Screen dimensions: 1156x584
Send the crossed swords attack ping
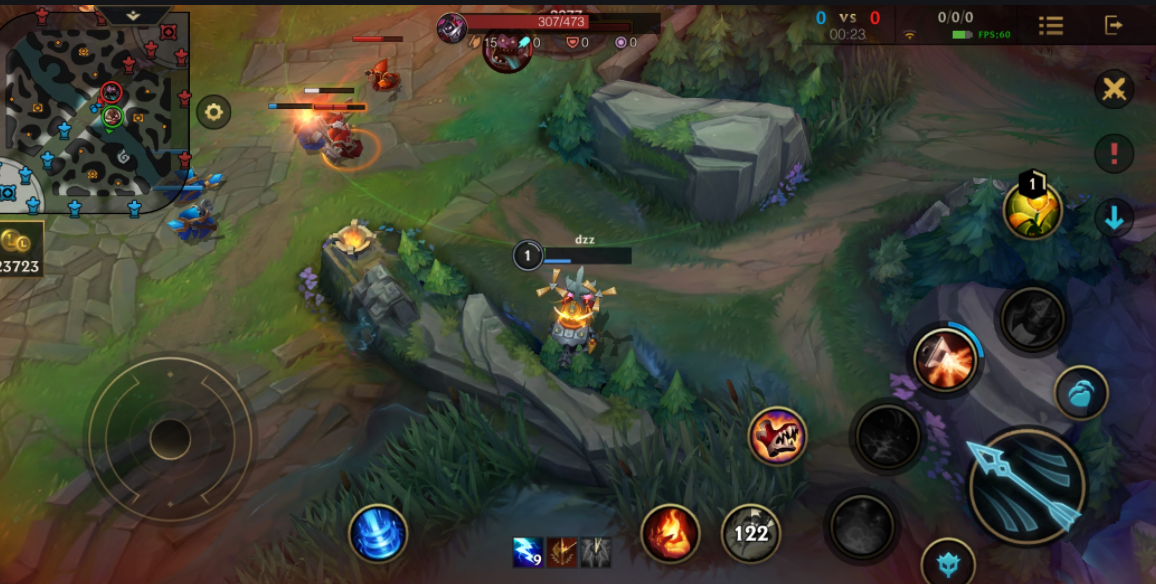[1114, 90]
